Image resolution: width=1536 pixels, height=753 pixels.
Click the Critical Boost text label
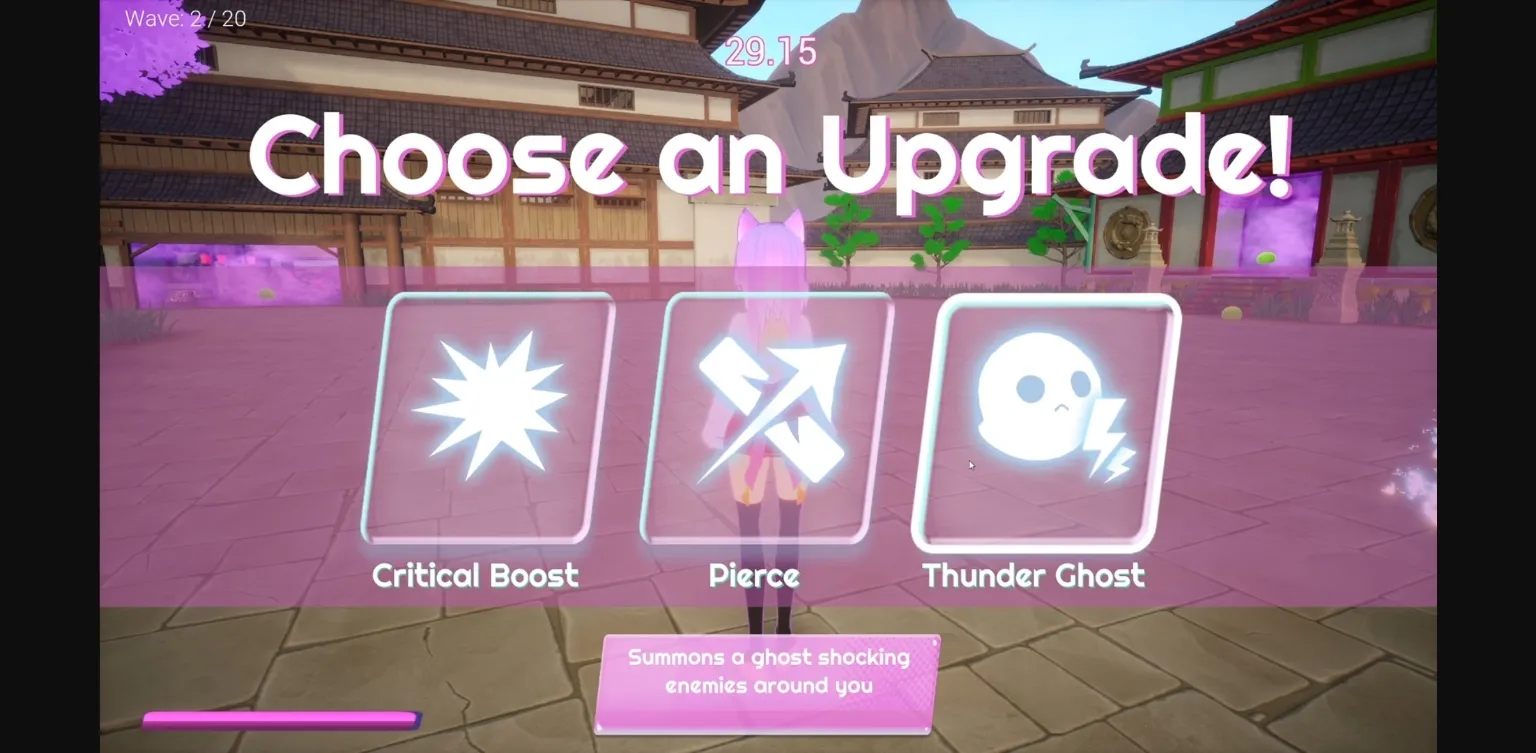475,575
